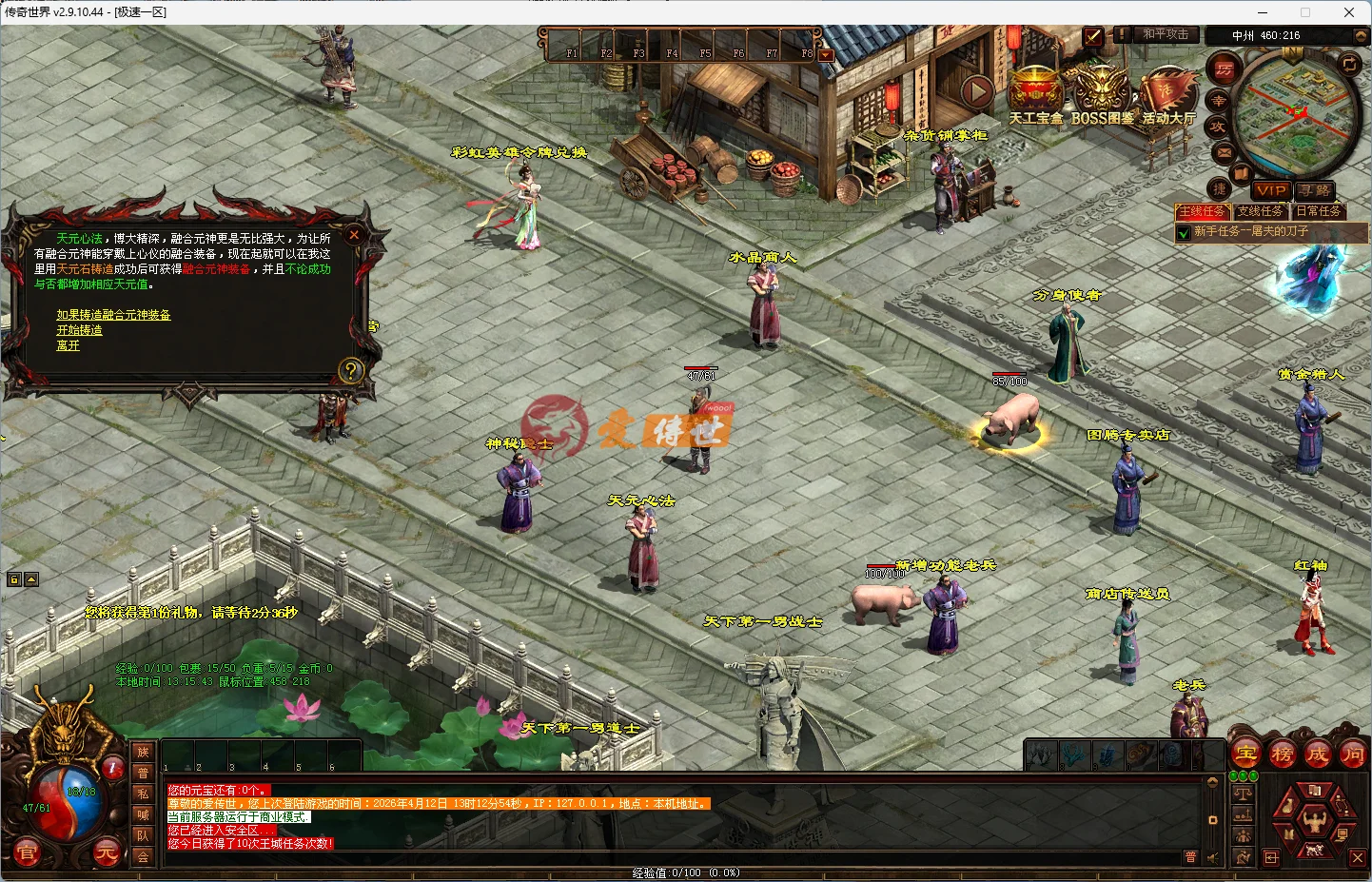
Task: Switch to the 支线任务 tab
Action: (1260, 210)
